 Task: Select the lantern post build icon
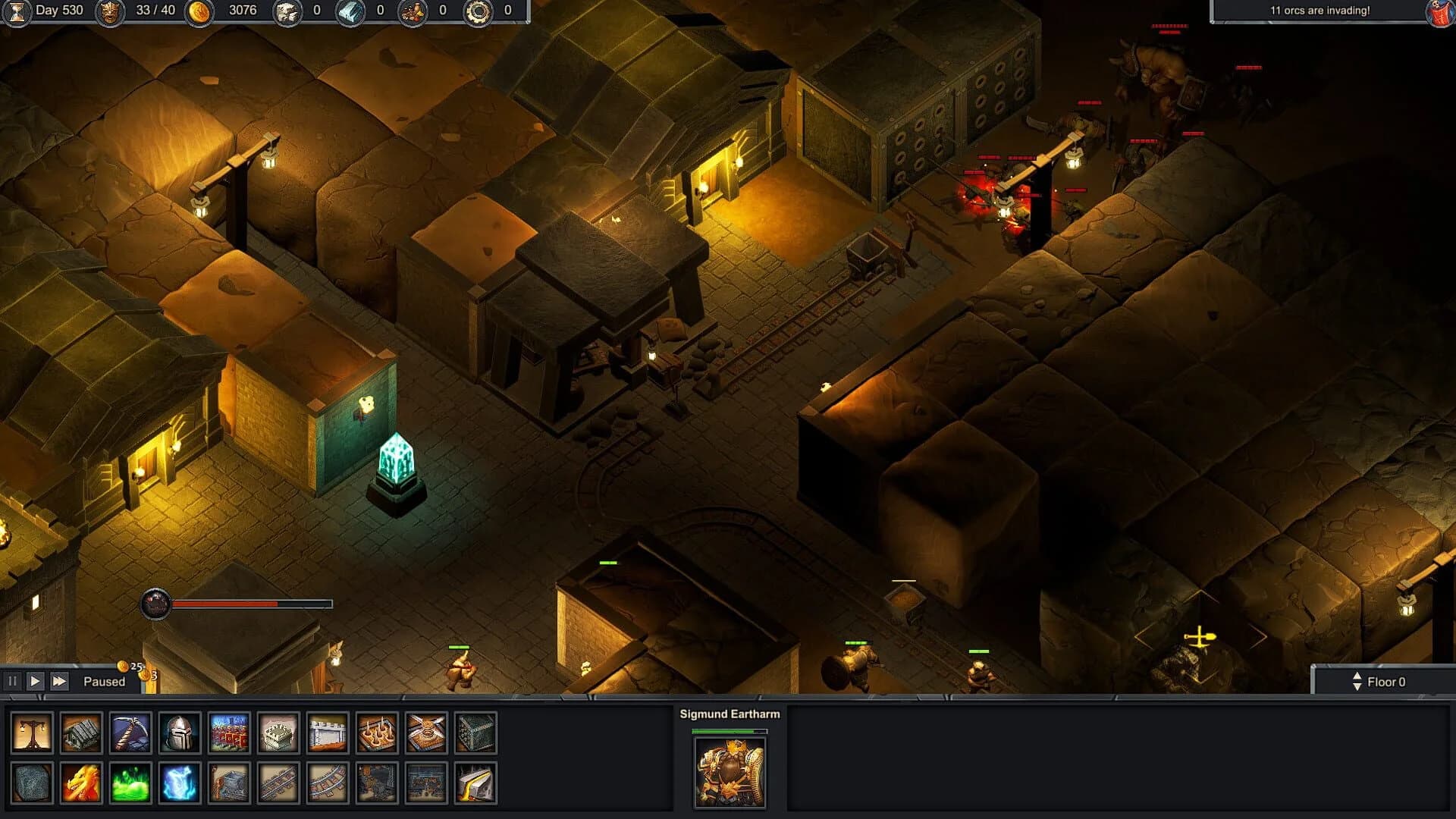click(30, 733)
